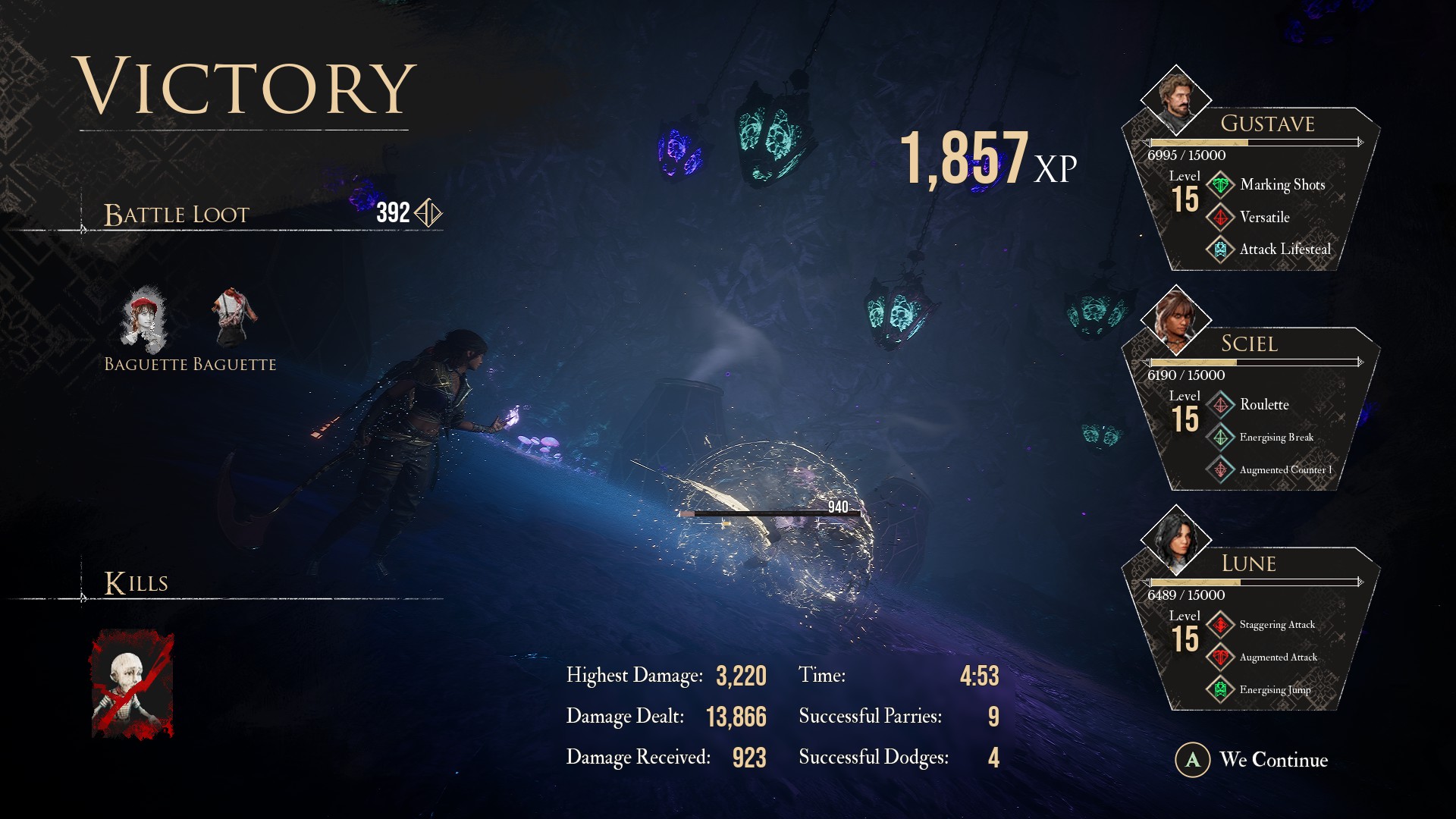Select the Baguette hairstyle loot item

pyautogui.click(x=144, y=318)
